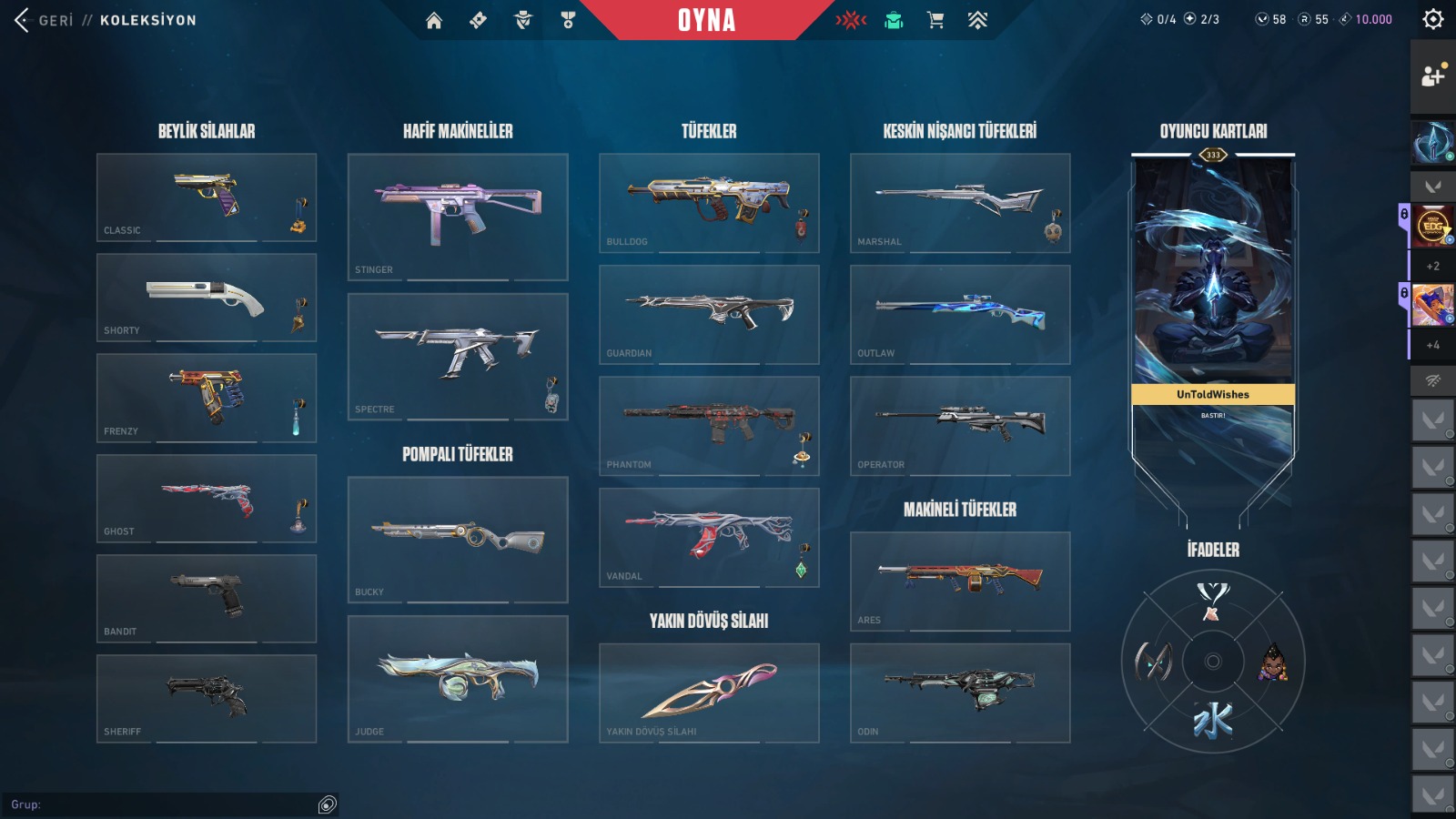Image resolution: width=1456 pixels, height=819 pixels.
Task: Select the Classic pistol slot
Action: point(207,197)
